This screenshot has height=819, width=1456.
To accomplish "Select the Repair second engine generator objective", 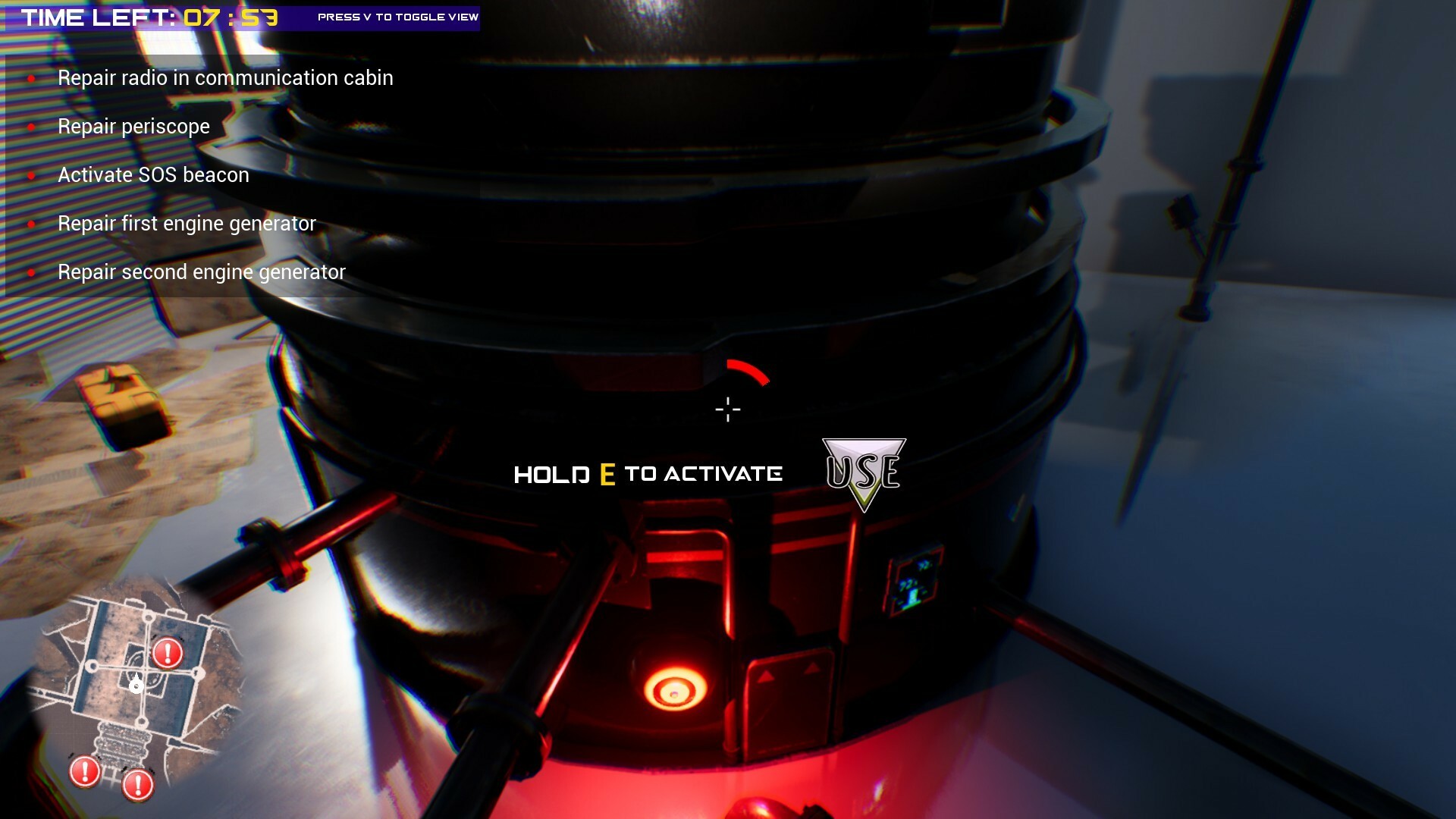I will coord(202,271).
